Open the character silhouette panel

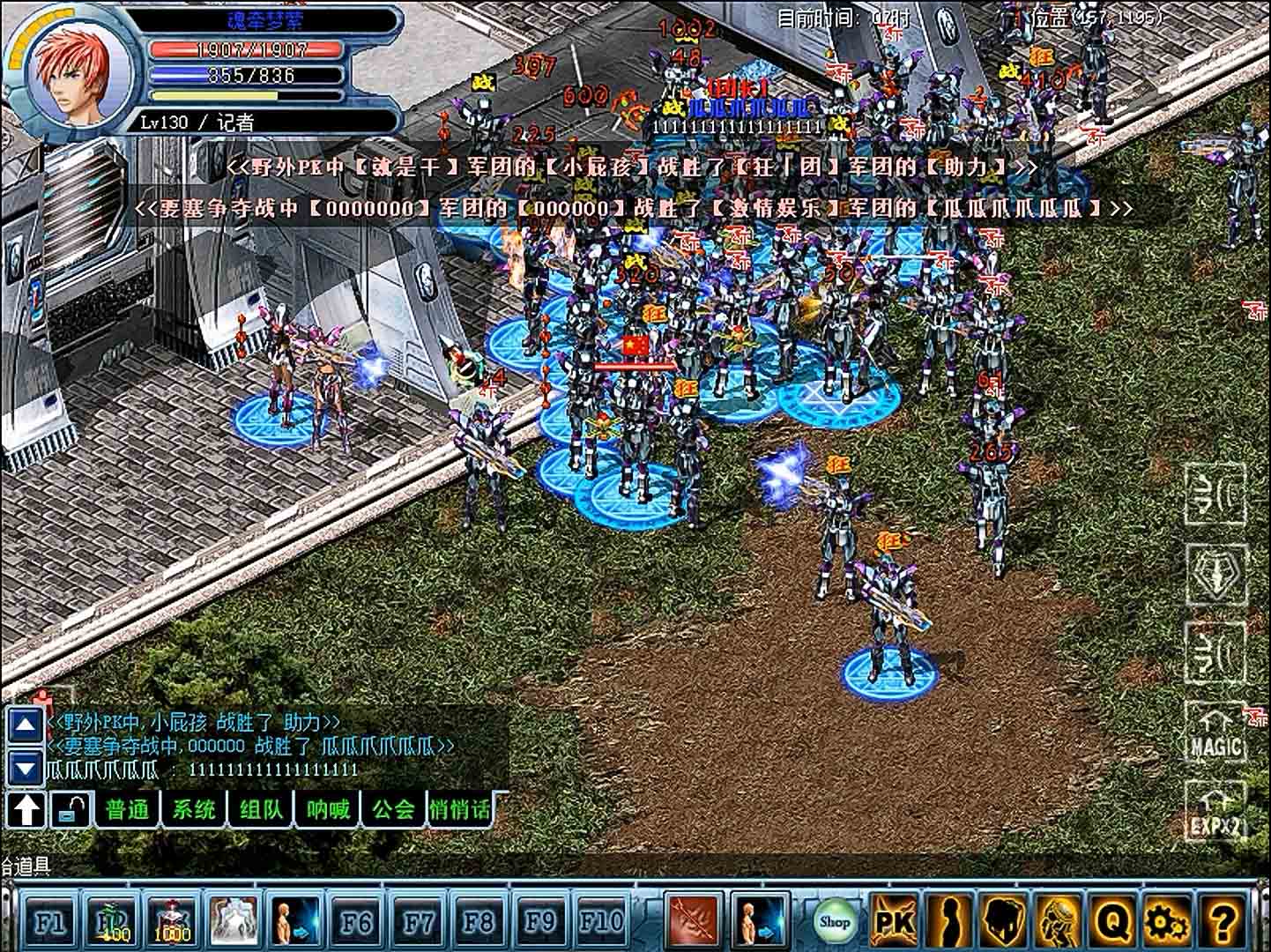[948, 922]
